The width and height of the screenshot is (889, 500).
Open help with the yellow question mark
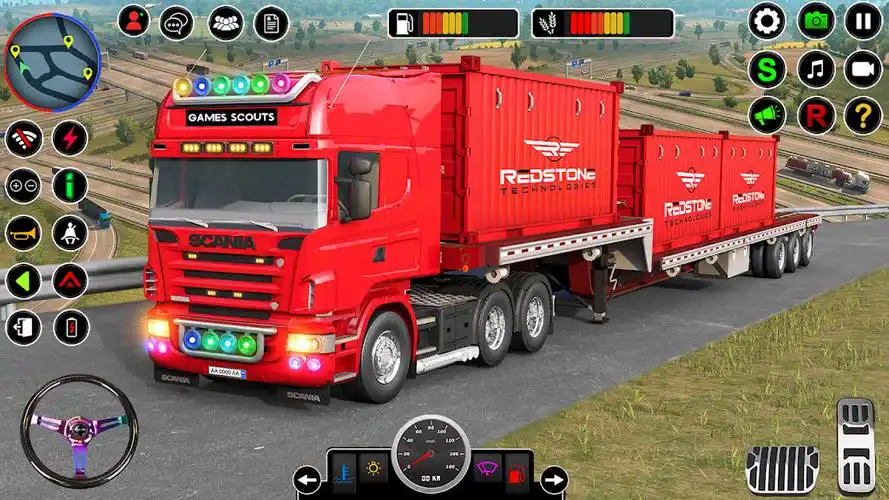pos(863,116)
